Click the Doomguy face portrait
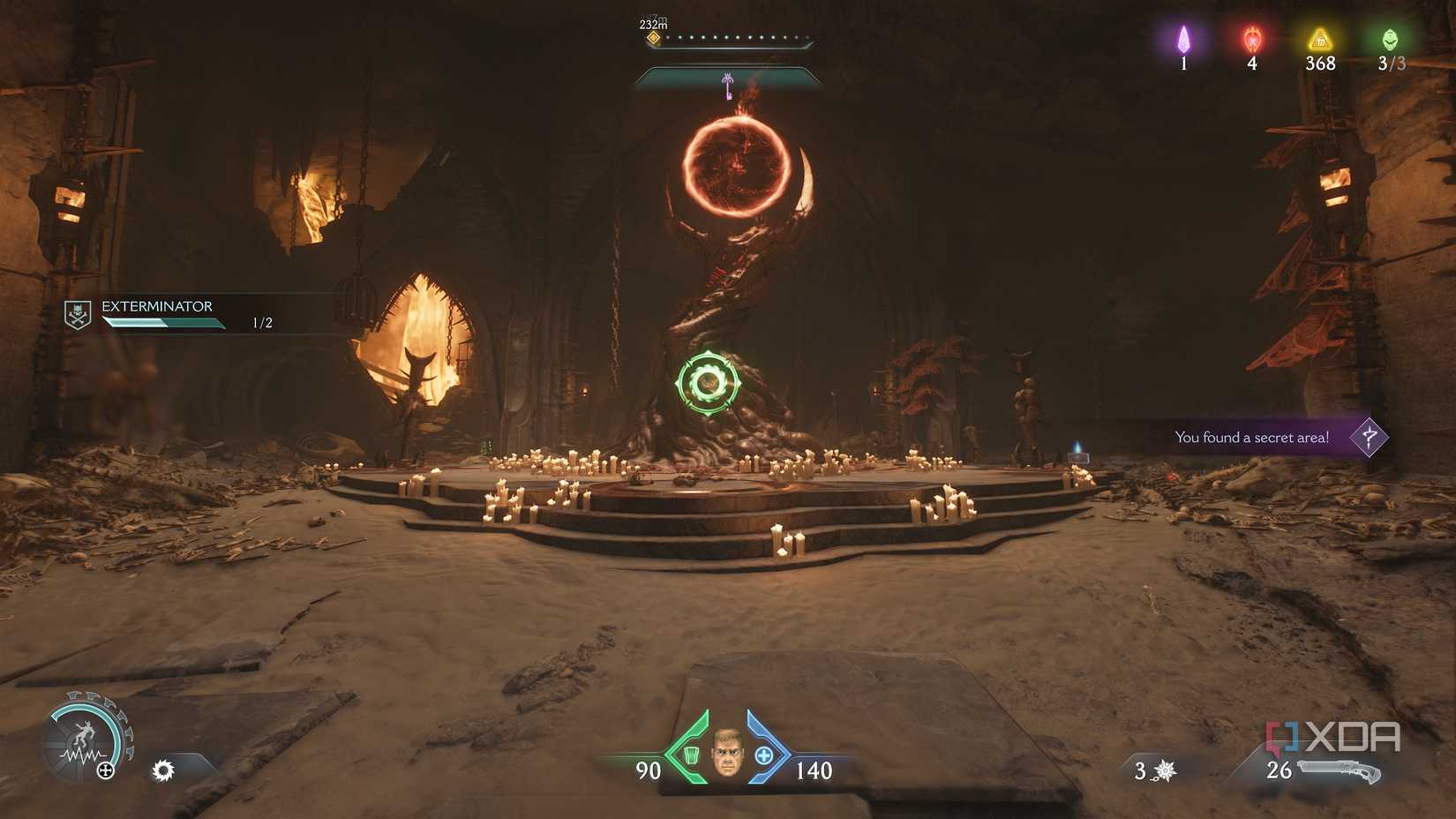This screenshot has width=1456, height=819. point(729,755)
